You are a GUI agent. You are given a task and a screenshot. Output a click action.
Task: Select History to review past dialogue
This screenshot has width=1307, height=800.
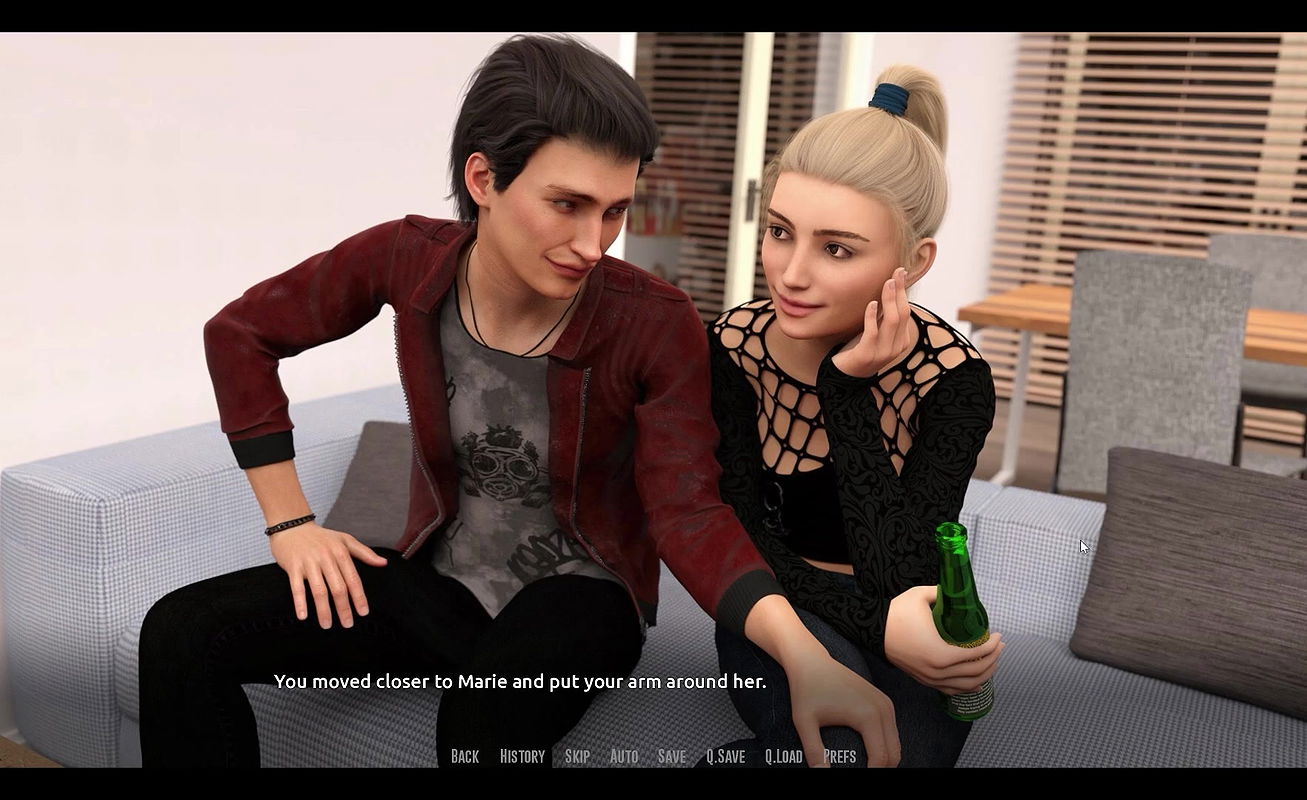(x=522, y=756)
